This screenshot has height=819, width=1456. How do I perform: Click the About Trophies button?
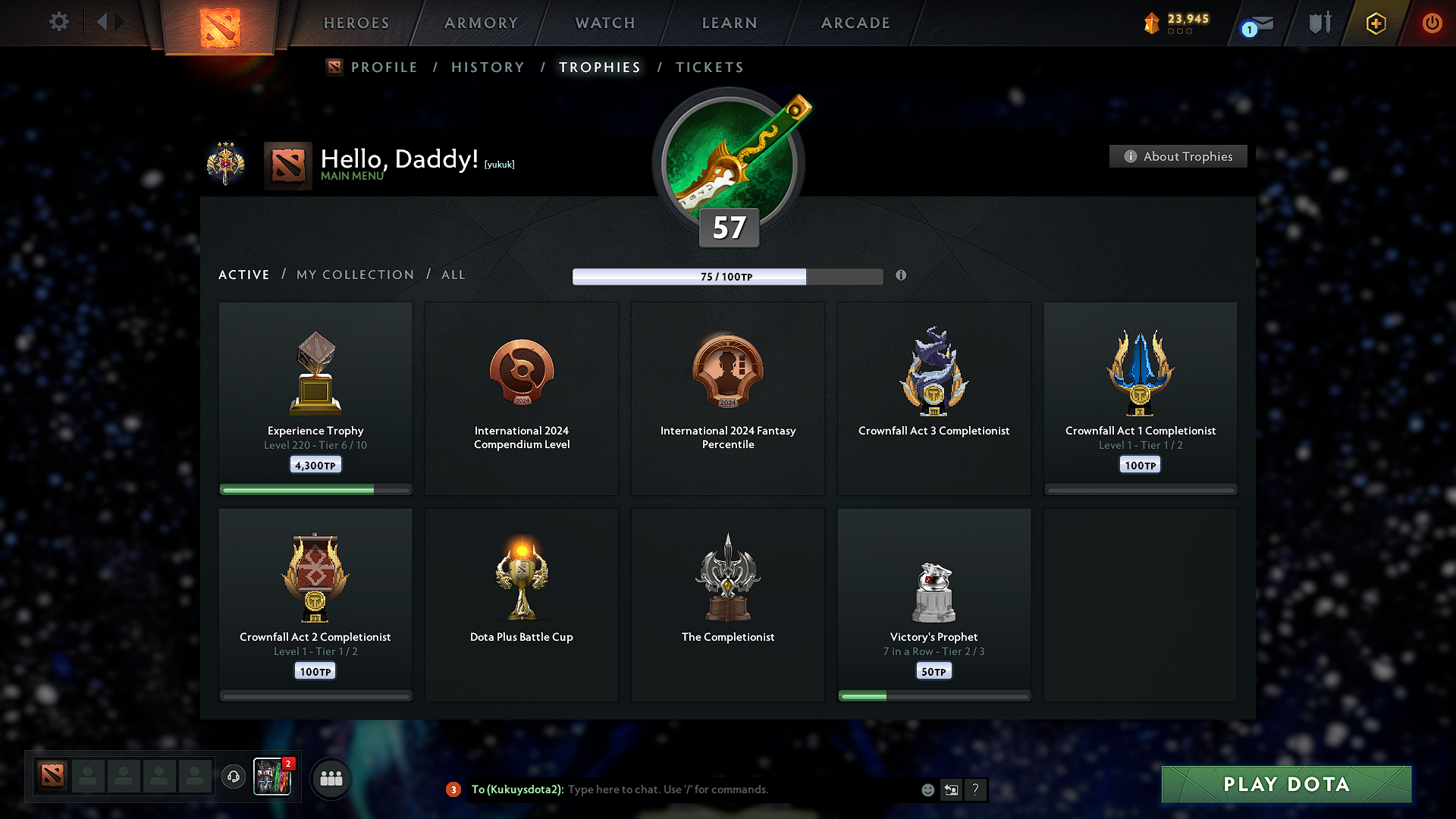[1178, 156]
